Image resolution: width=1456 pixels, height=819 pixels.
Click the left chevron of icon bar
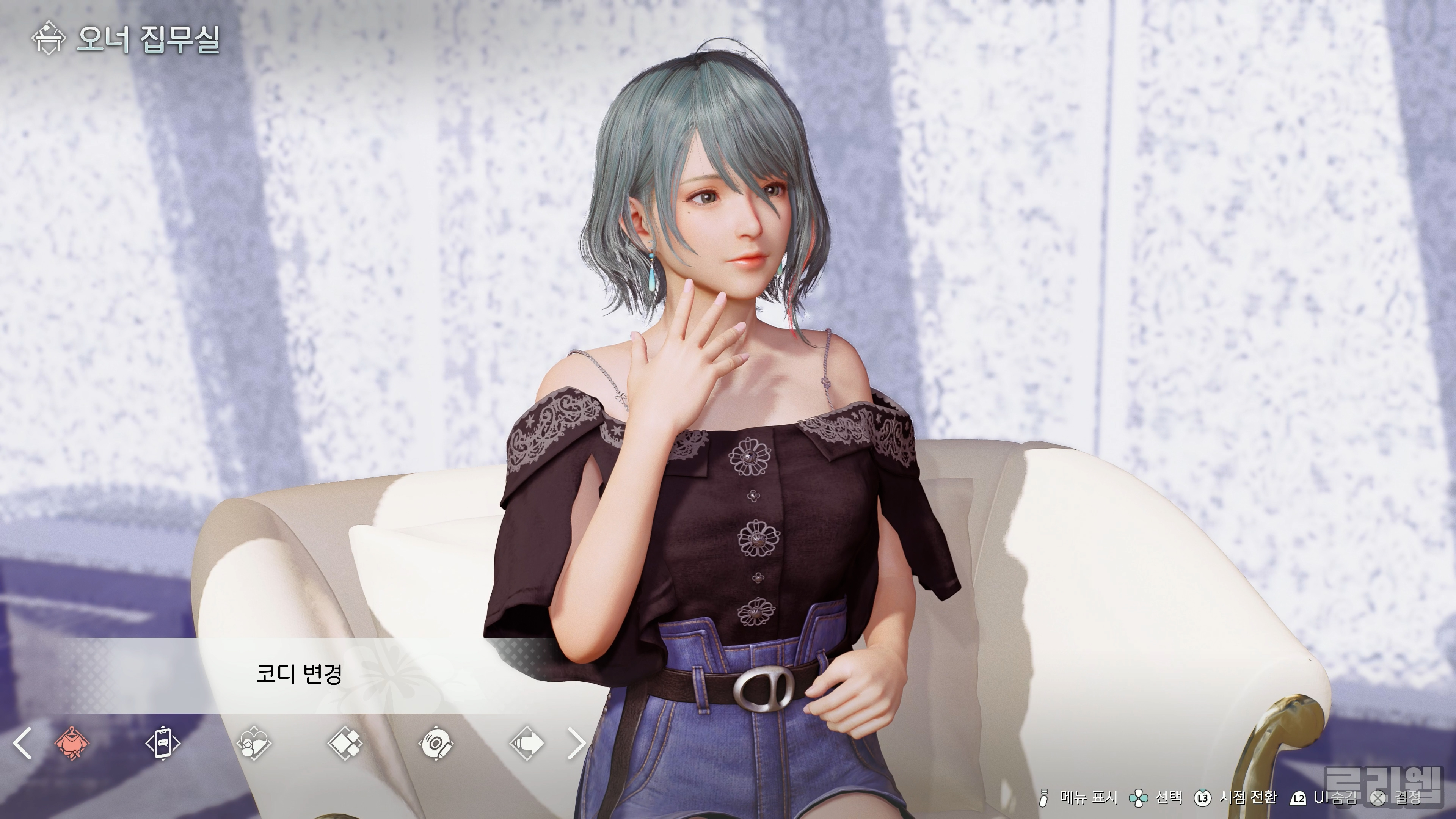pos(23,743)
